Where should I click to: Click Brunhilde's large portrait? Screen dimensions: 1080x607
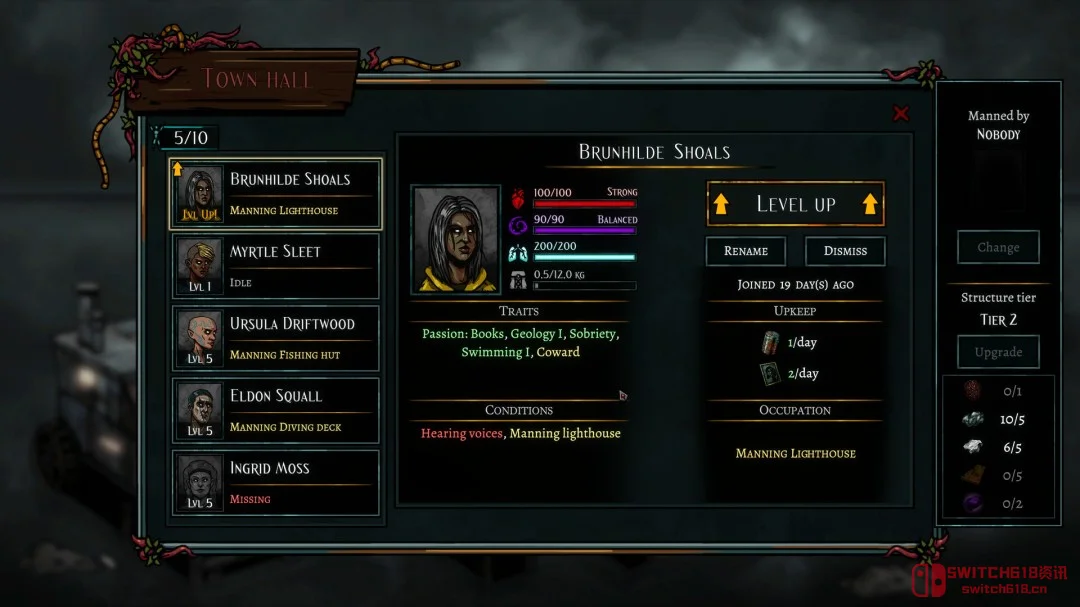[455, 240]
